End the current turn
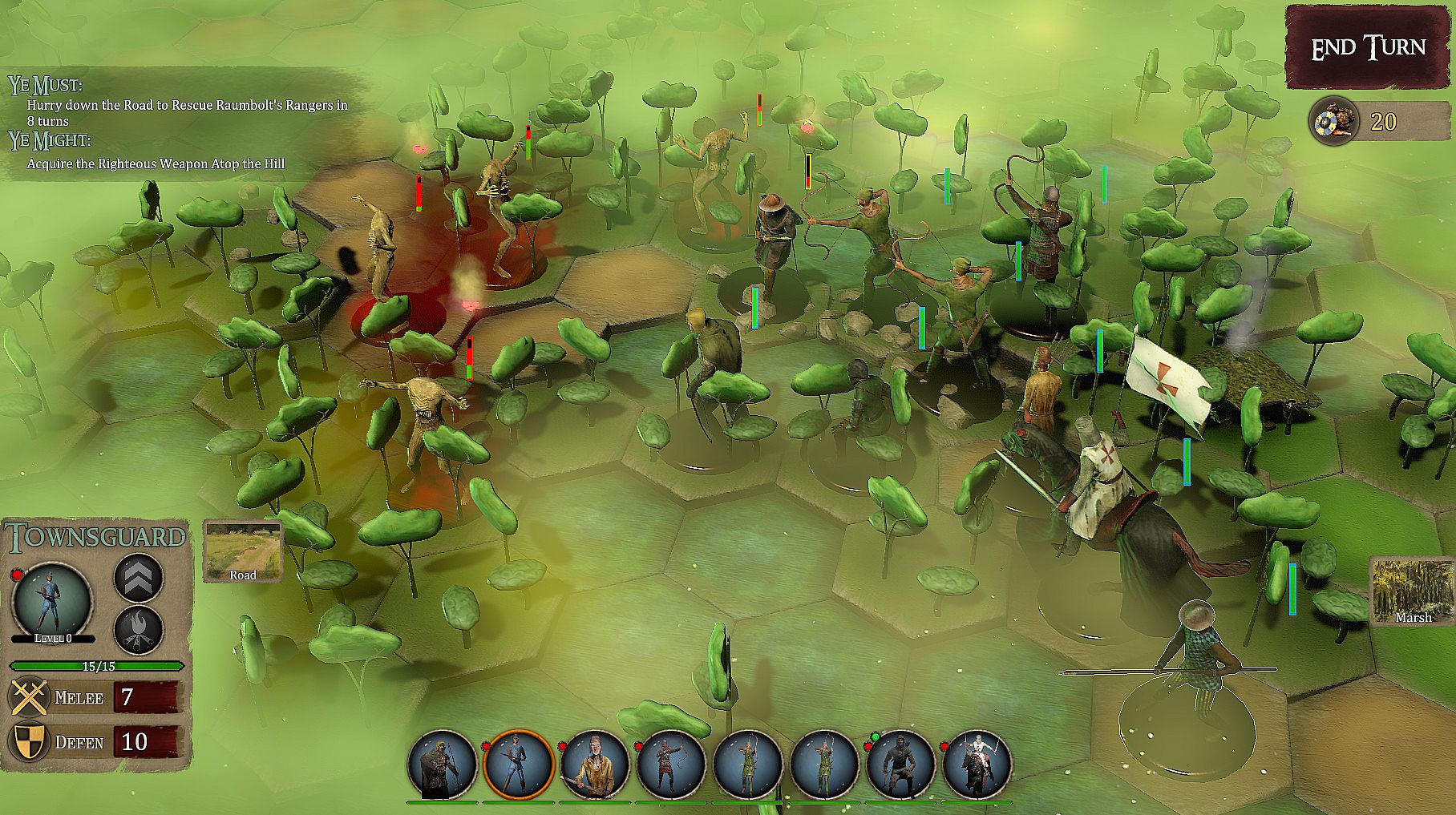This screenshot has width=1456, height=815. click(x=1368, y=47)
